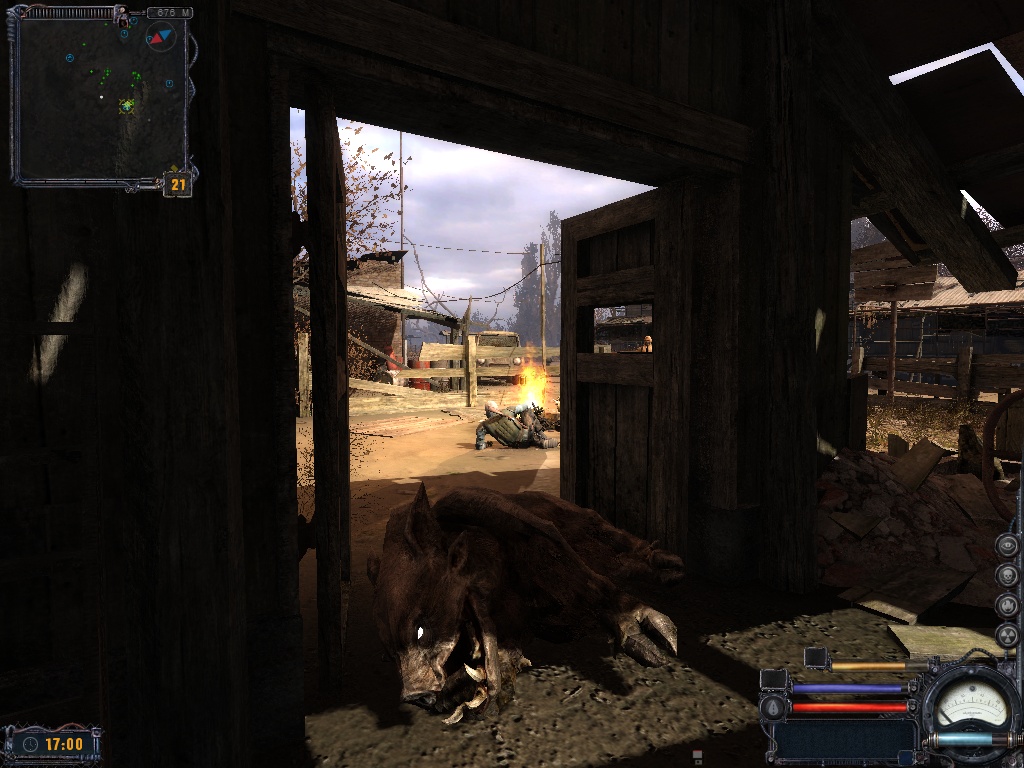Select the droplet icon beside the red bar

coord(771,707)
